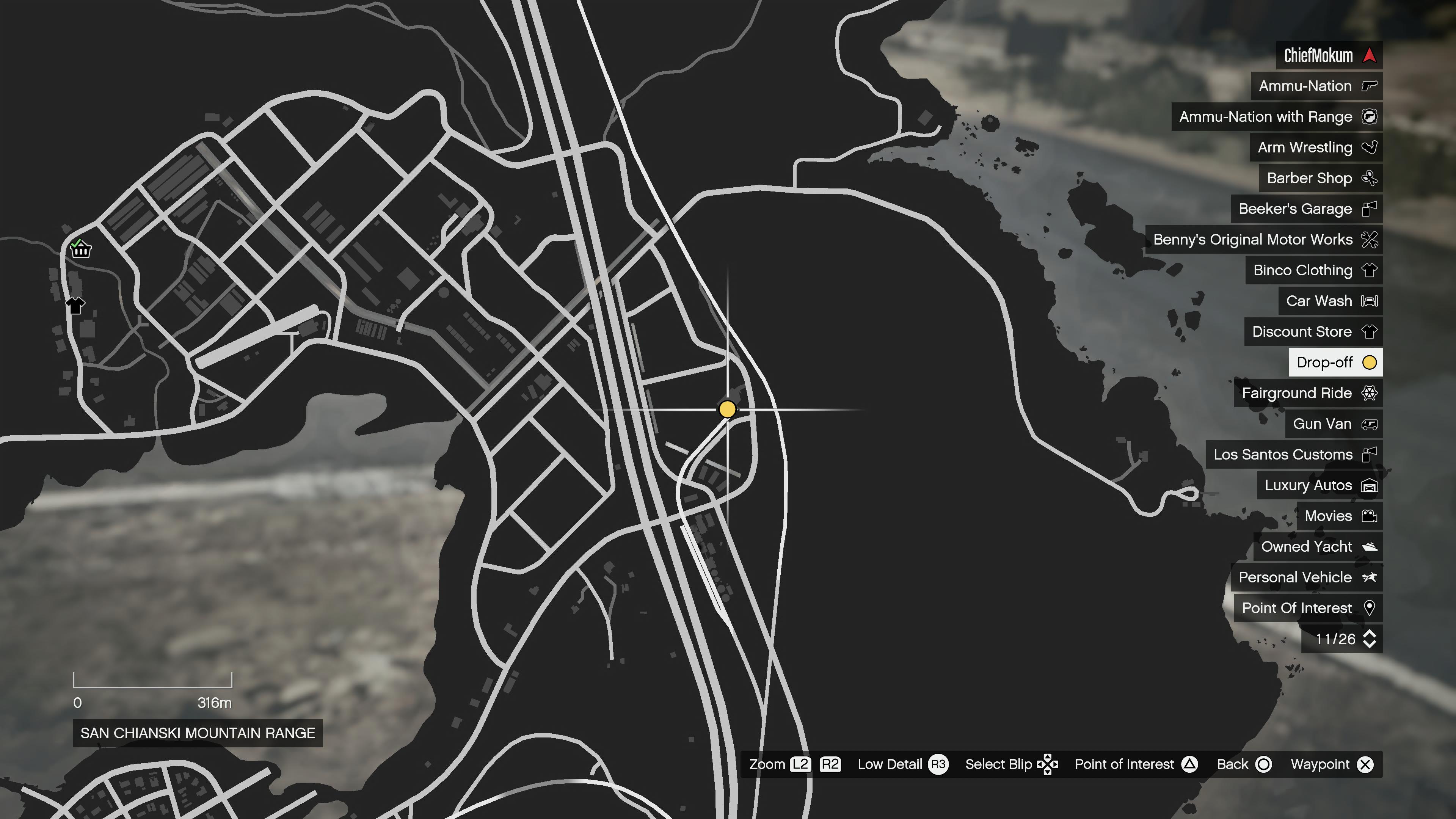Click the black t-shirt clothing blip

[x=76, y=305]
